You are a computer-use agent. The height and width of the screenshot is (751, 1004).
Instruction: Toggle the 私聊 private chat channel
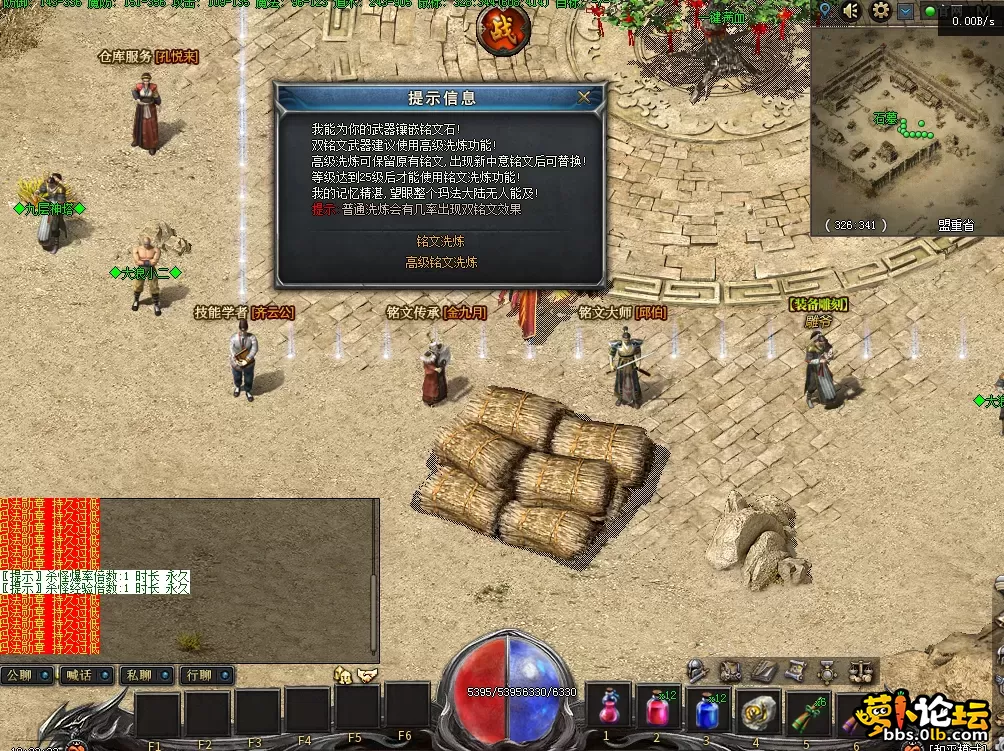point(146,675)
